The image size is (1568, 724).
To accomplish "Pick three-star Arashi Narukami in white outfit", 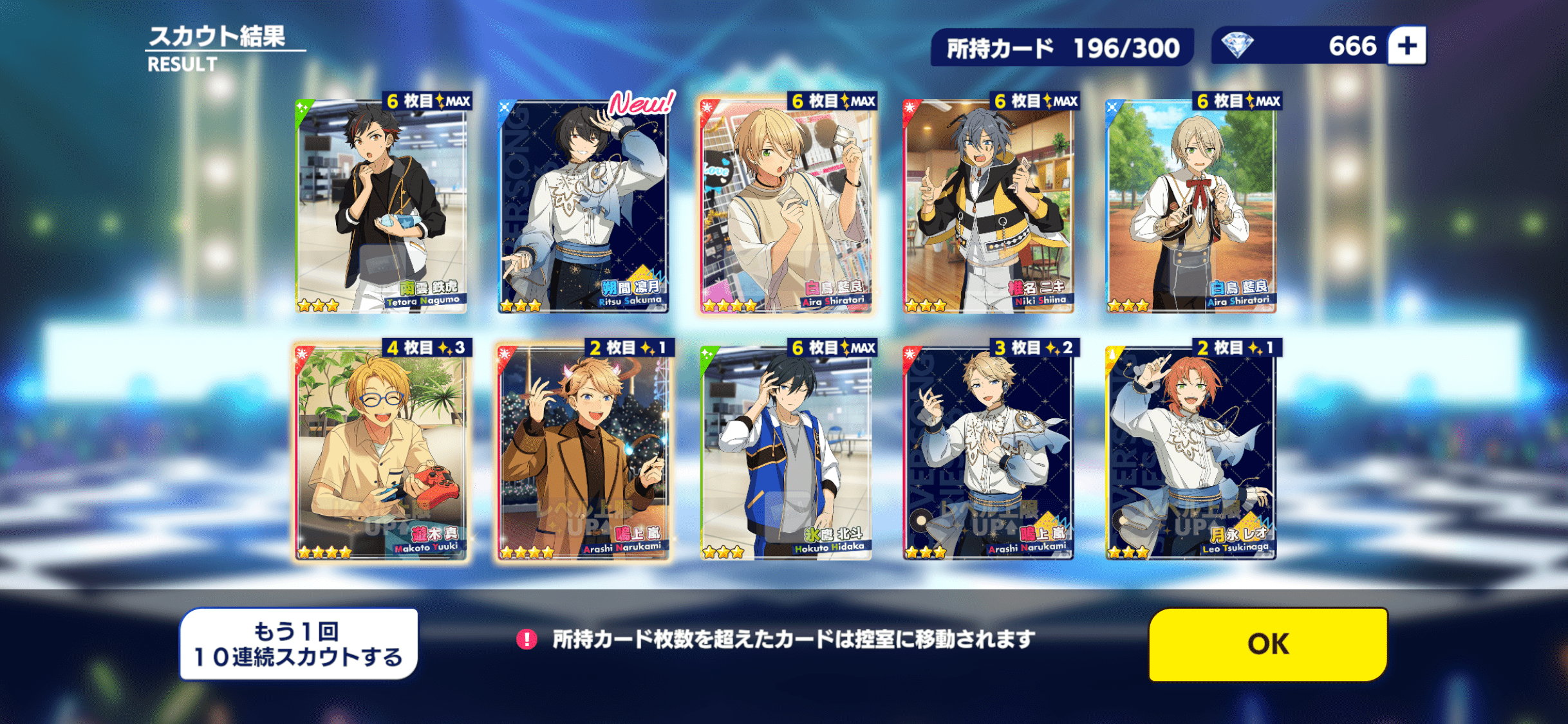I will tap(988, 453).
